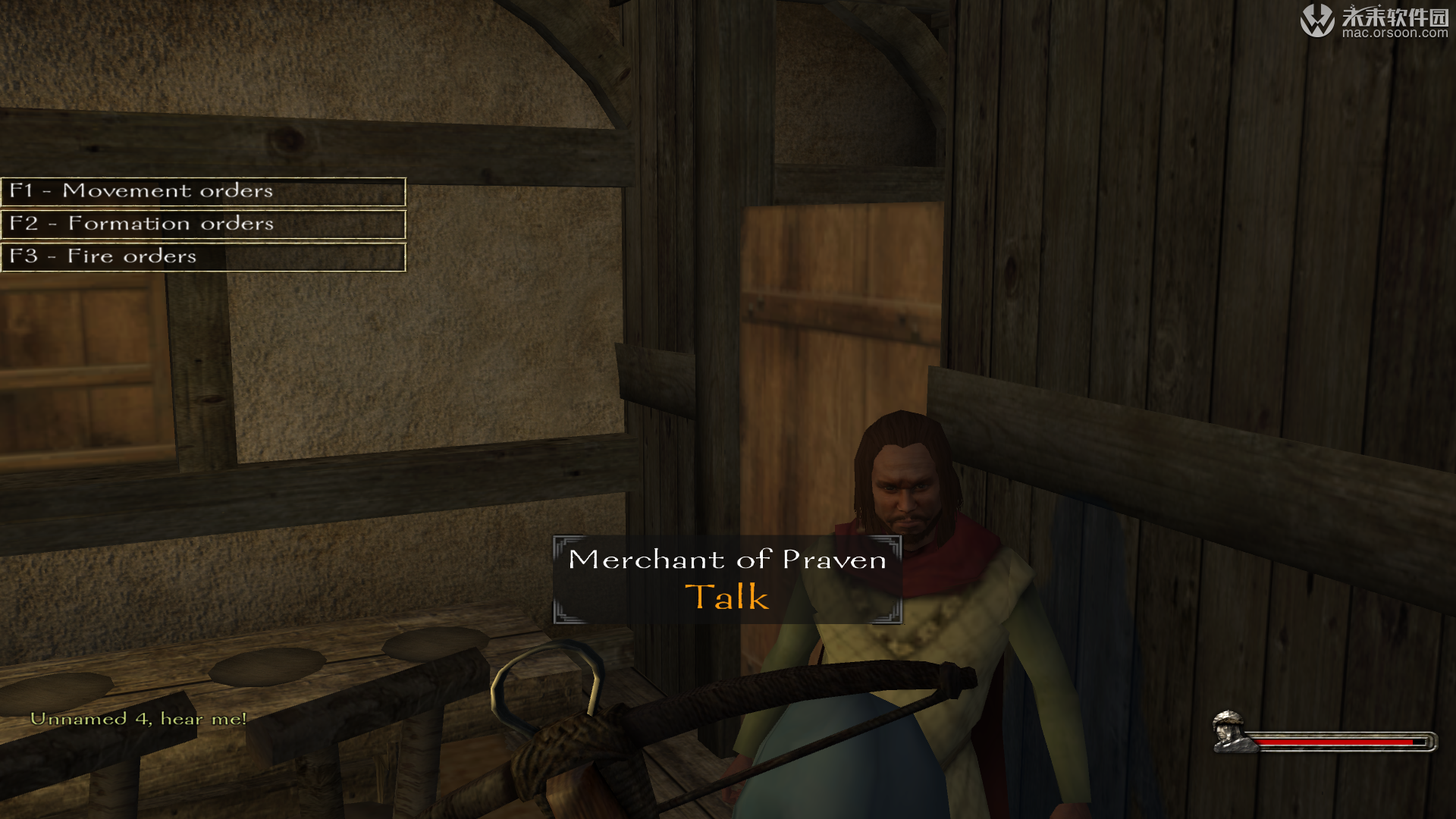Select the Fire orders option
The image size is (1456, 819).
202,256
